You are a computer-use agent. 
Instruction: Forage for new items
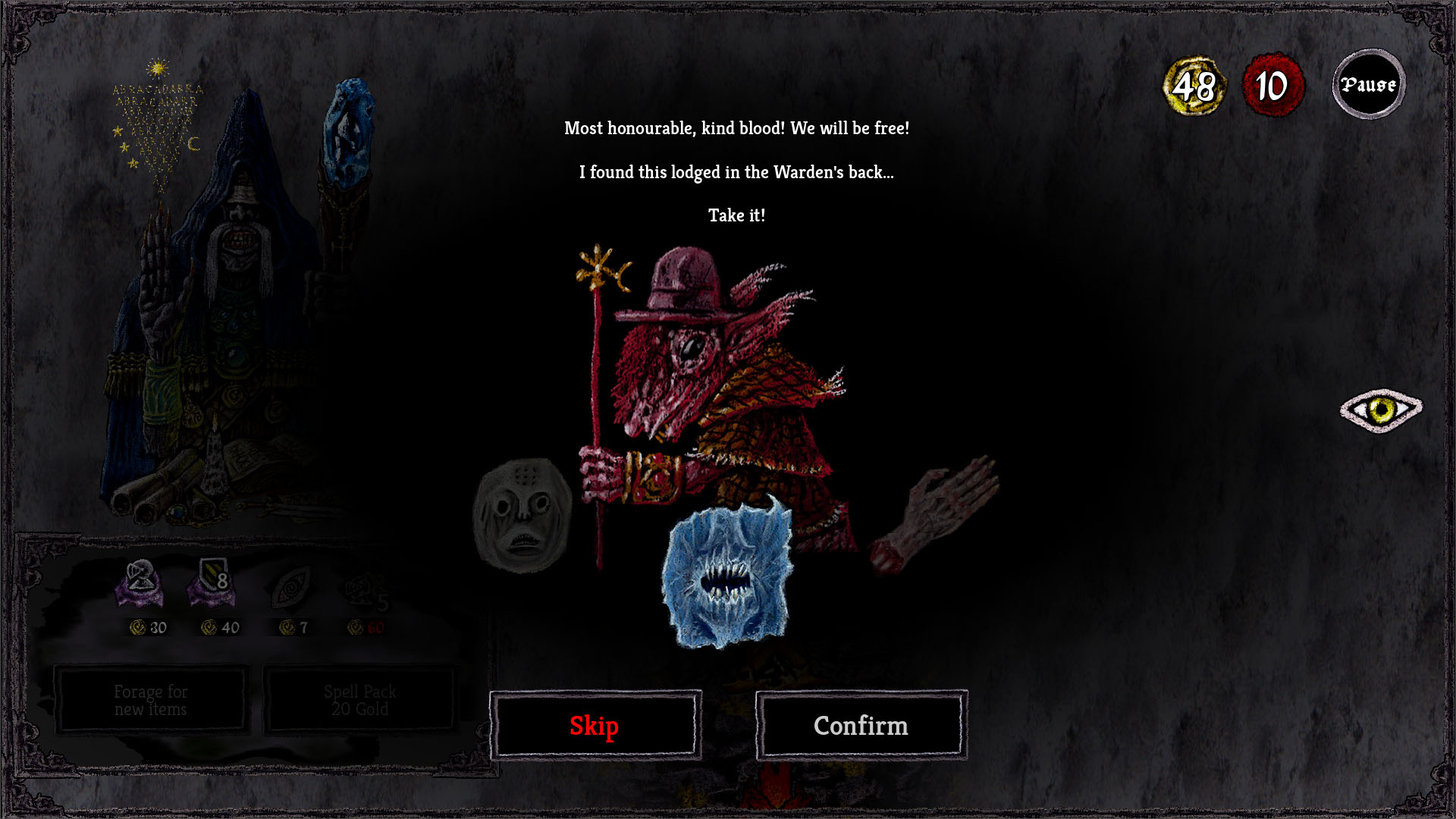click(x=150, y=699)
